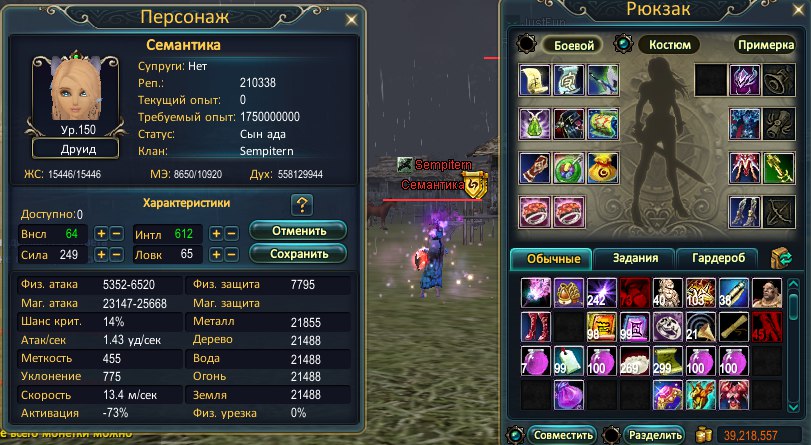This screenshot has width=811, height=445.
Task: Decrease Ловк with its minus button
Action: pos(231,255)
